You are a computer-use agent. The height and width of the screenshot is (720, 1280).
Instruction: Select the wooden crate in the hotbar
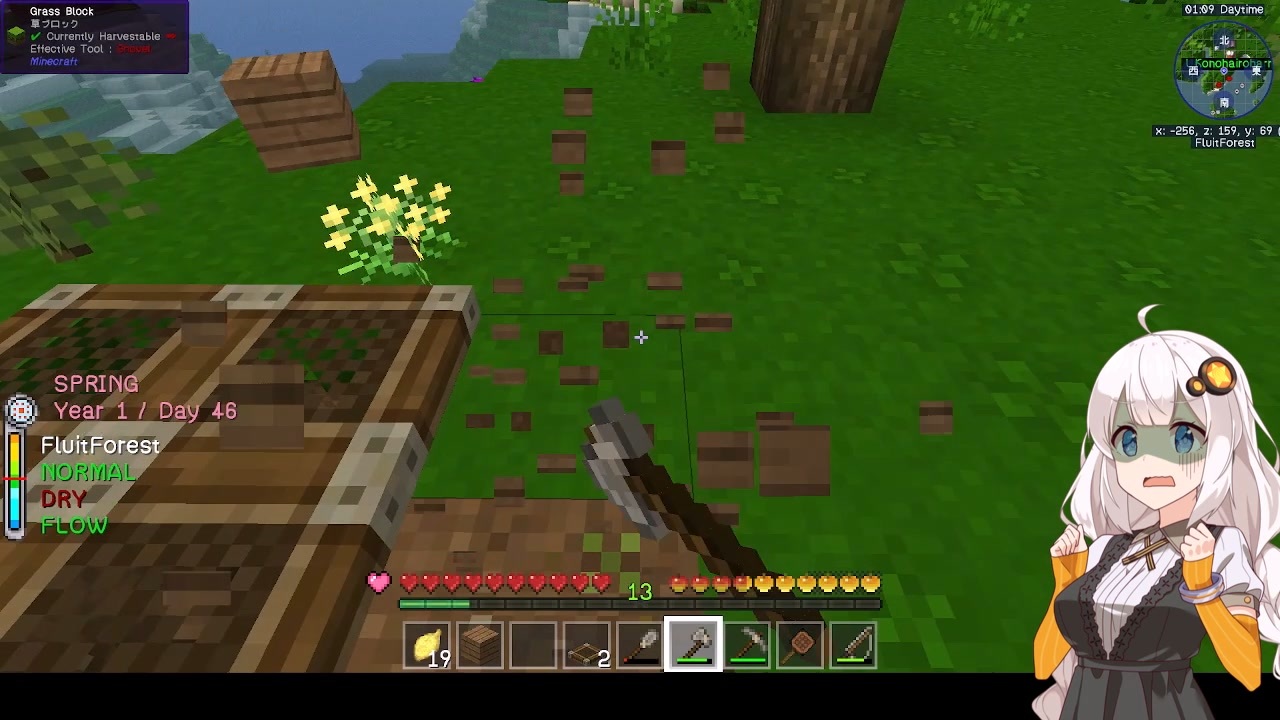[x=480, y=645]
